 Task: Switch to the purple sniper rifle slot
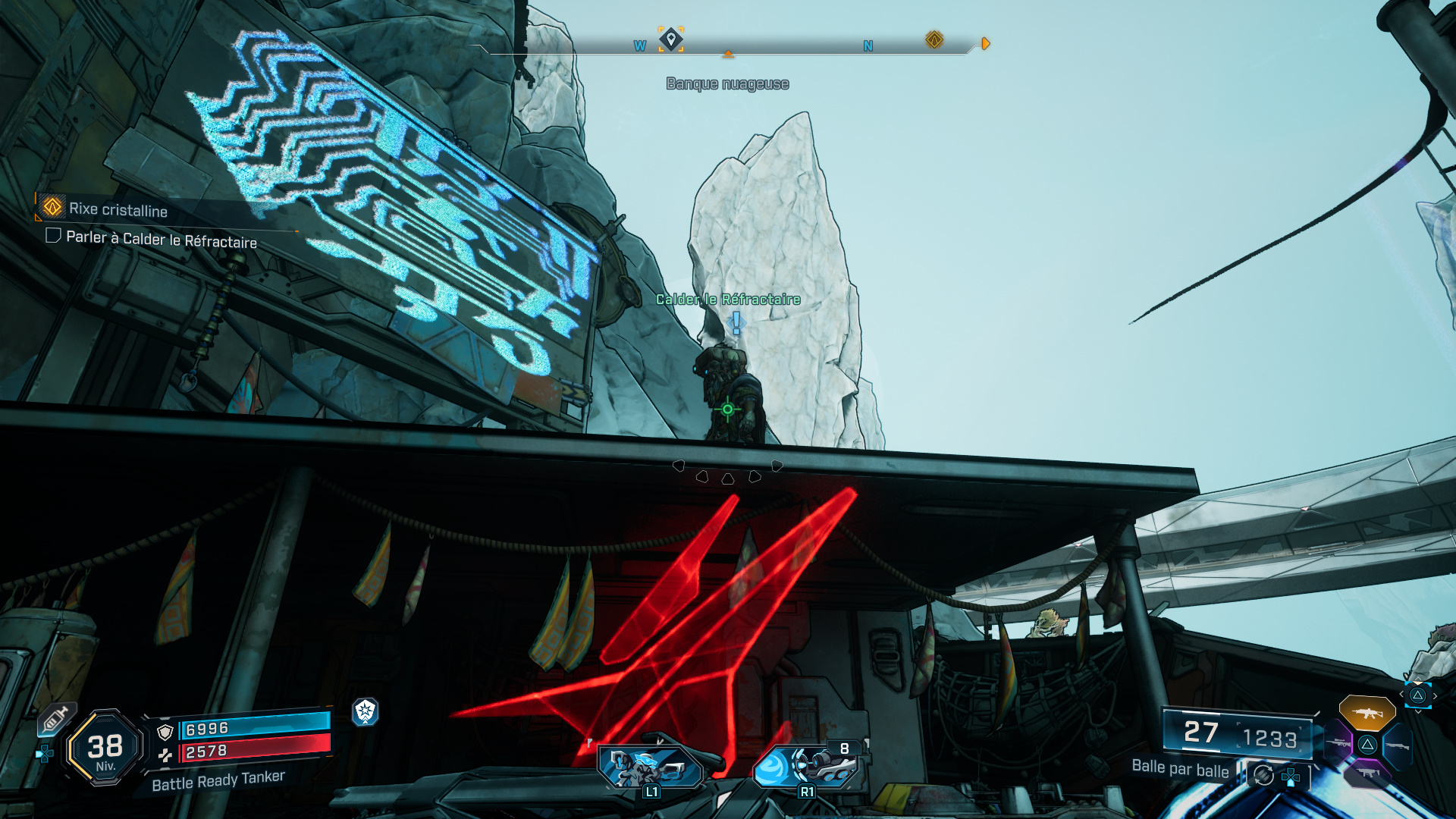(1339, 743)
